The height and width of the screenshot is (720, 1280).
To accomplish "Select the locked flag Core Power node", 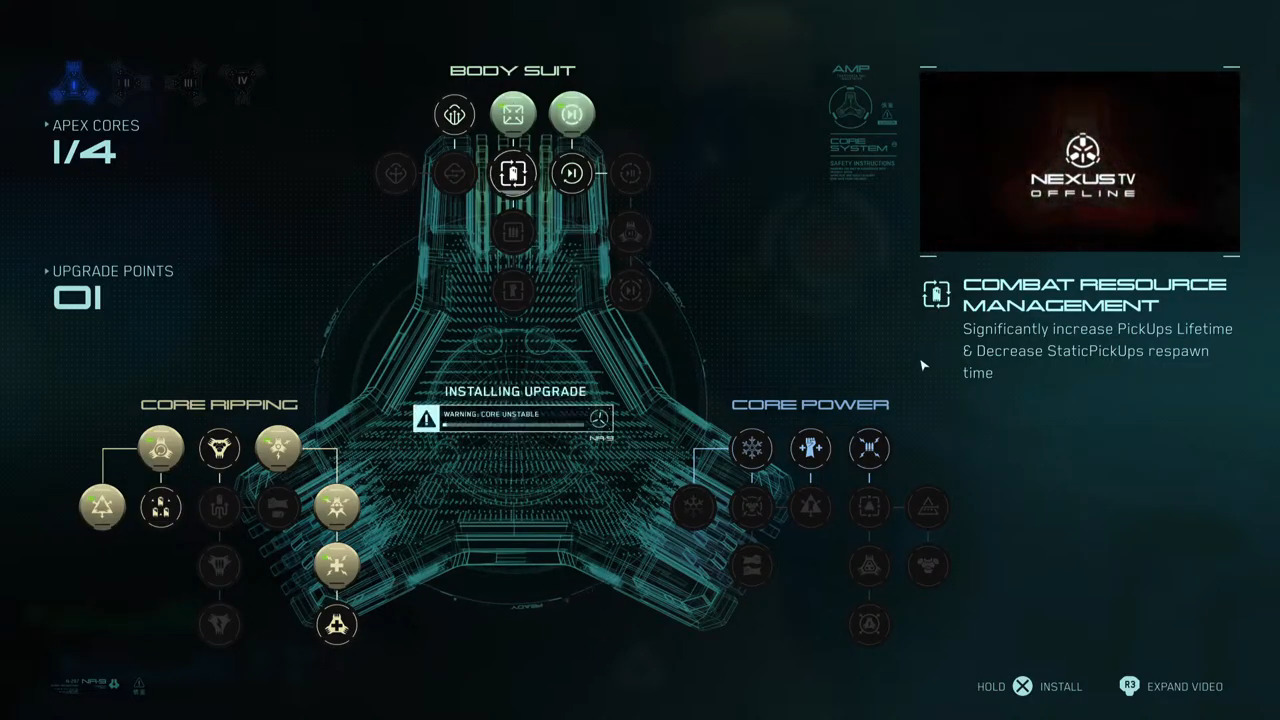I will click(x=751, y=566).
